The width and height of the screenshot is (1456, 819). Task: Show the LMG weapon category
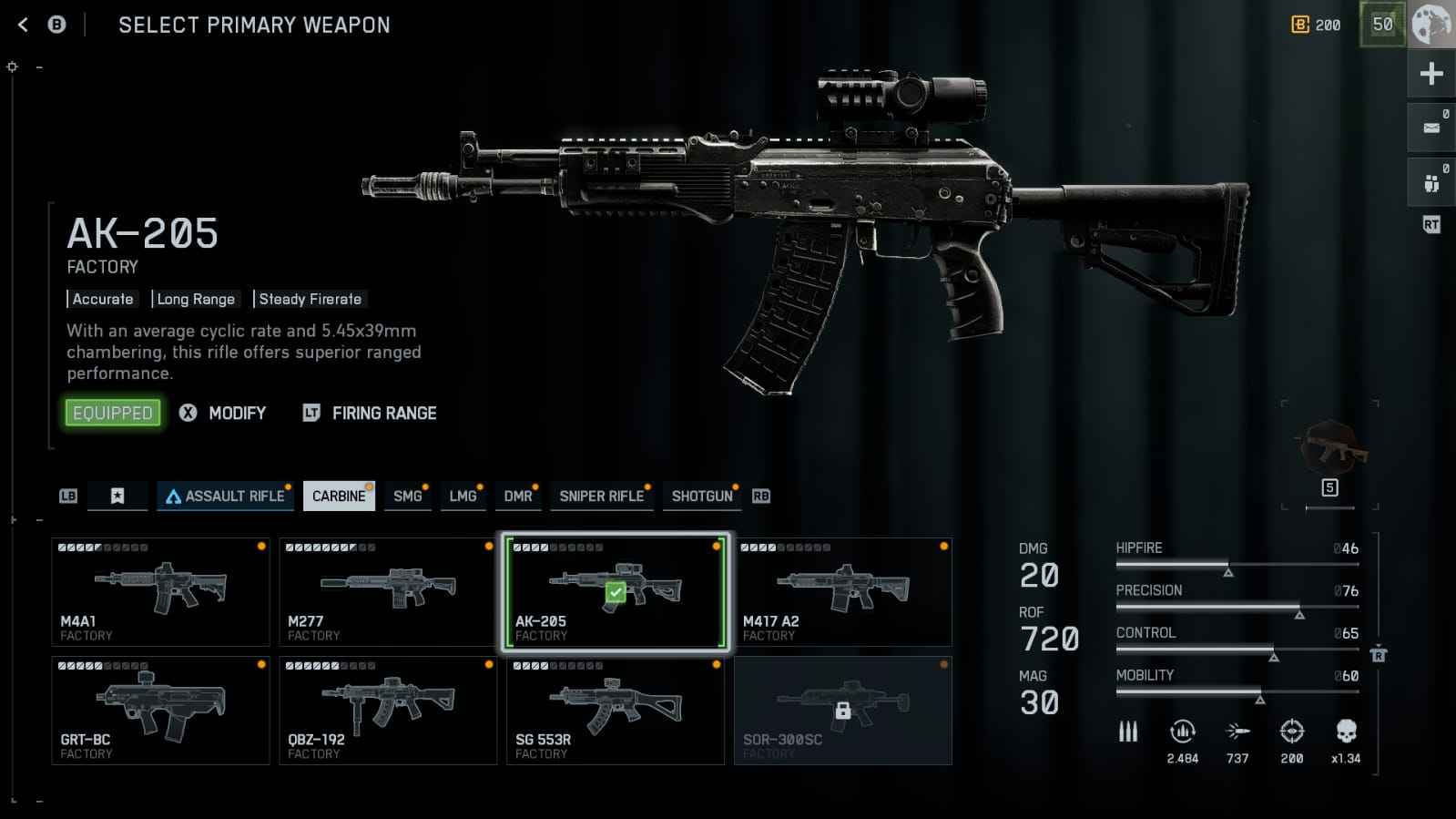(463, 497)
